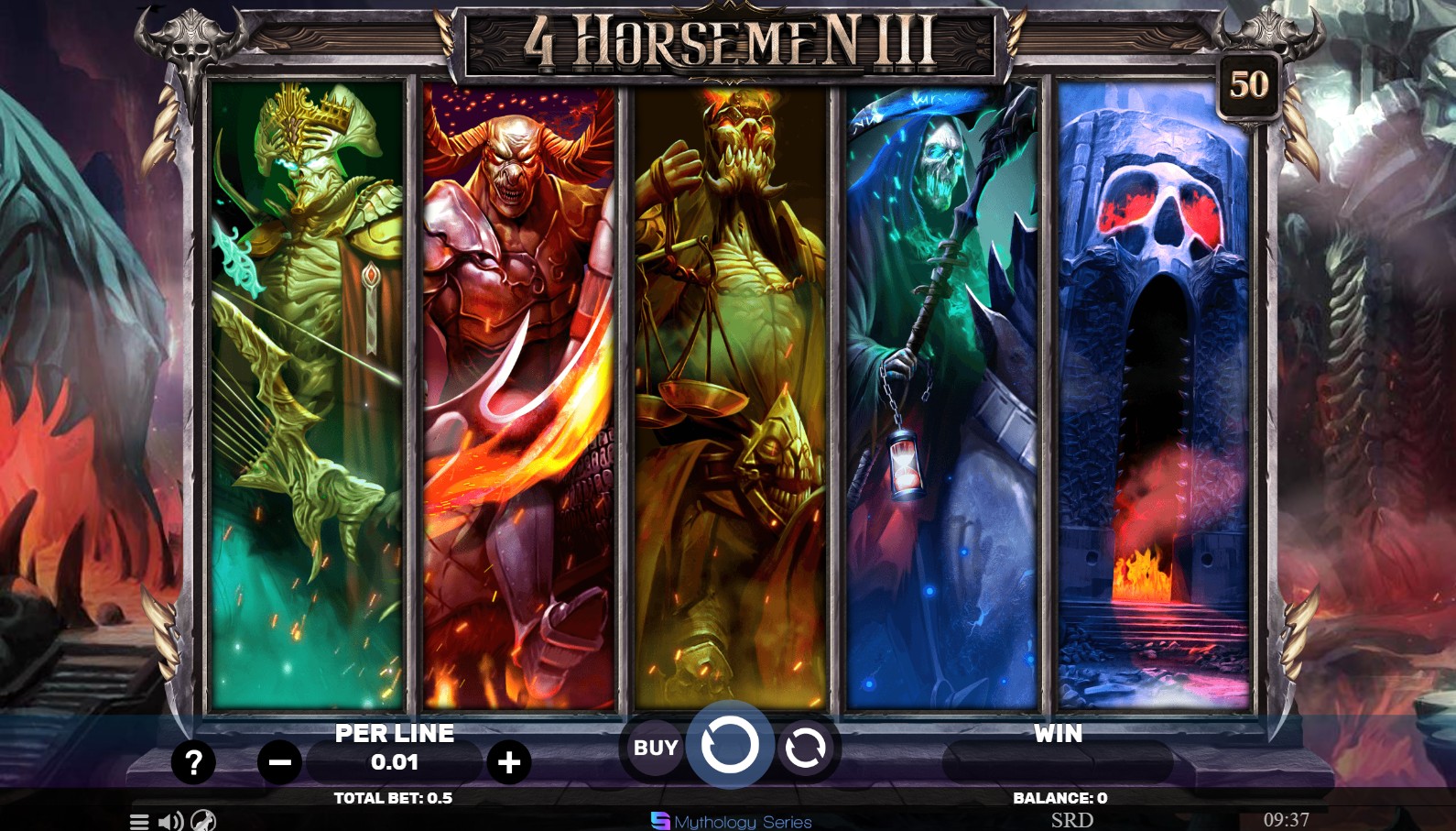Screen dimensions: 1456x831
Task: Click the 50 paylines badge
Action: [x=1251, y=85]
